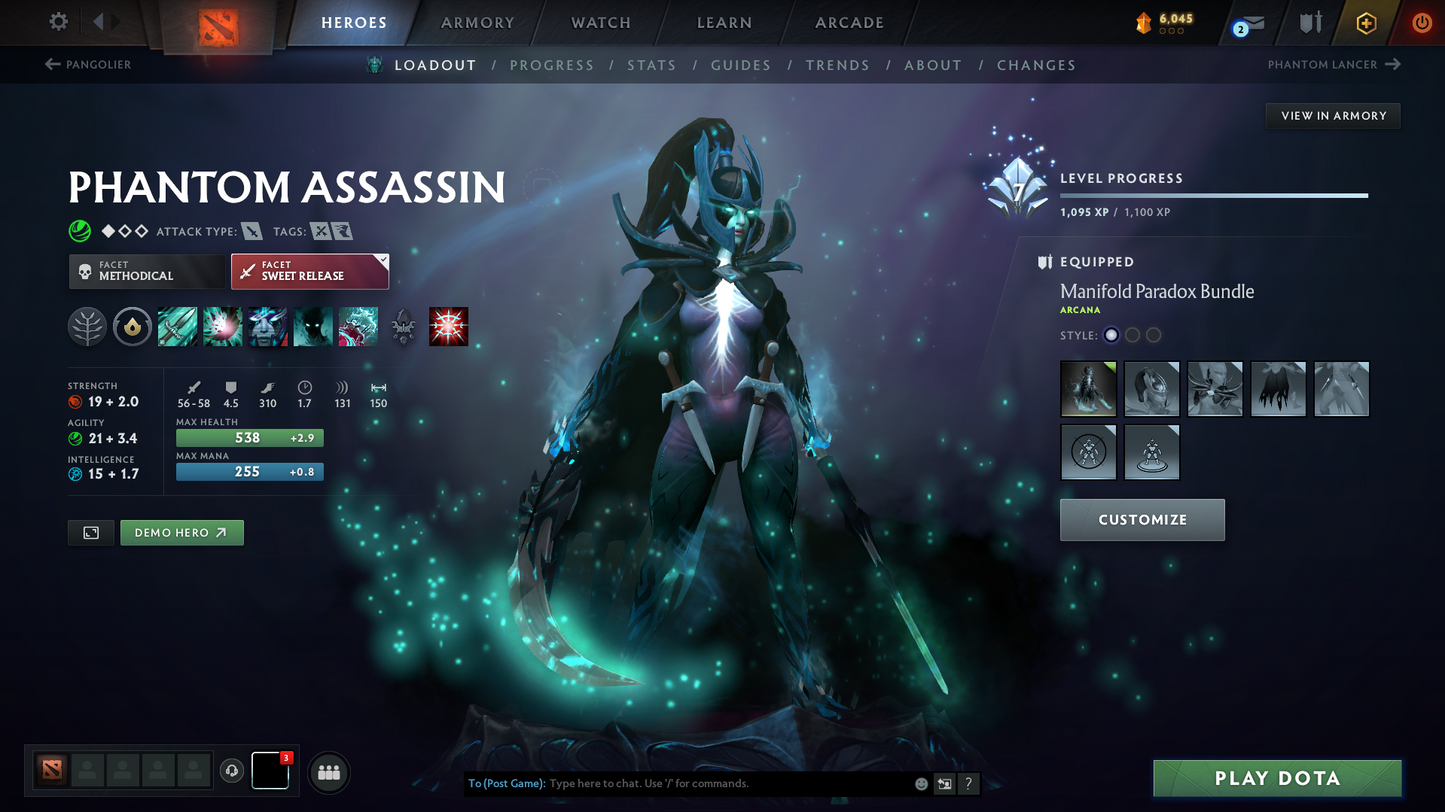Go to previous hero Pangolier
Screen dimensions: 1445x812
pyautogui.click(x=88, y=65)
